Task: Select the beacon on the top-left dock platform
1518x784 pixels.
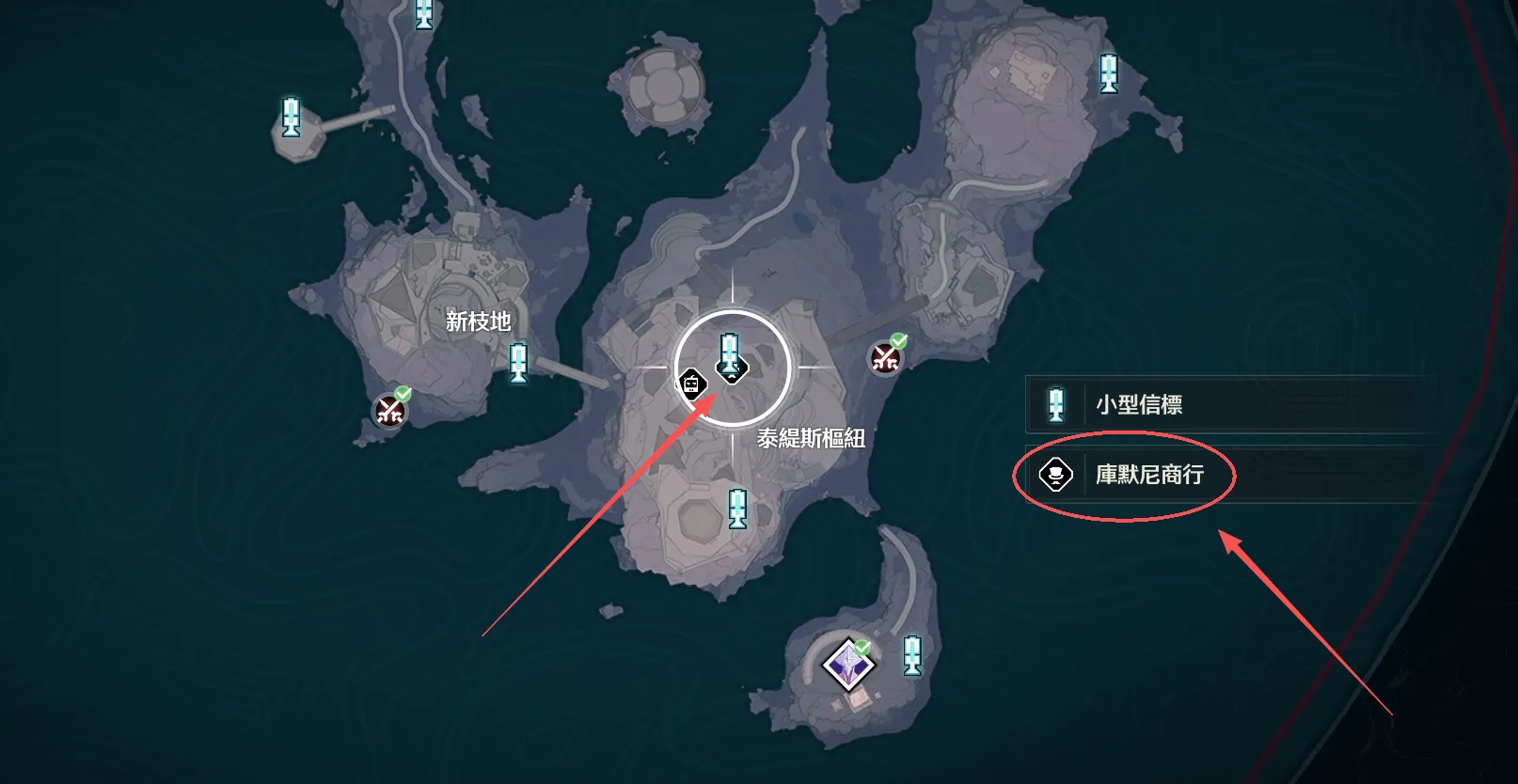Action: 290,115
